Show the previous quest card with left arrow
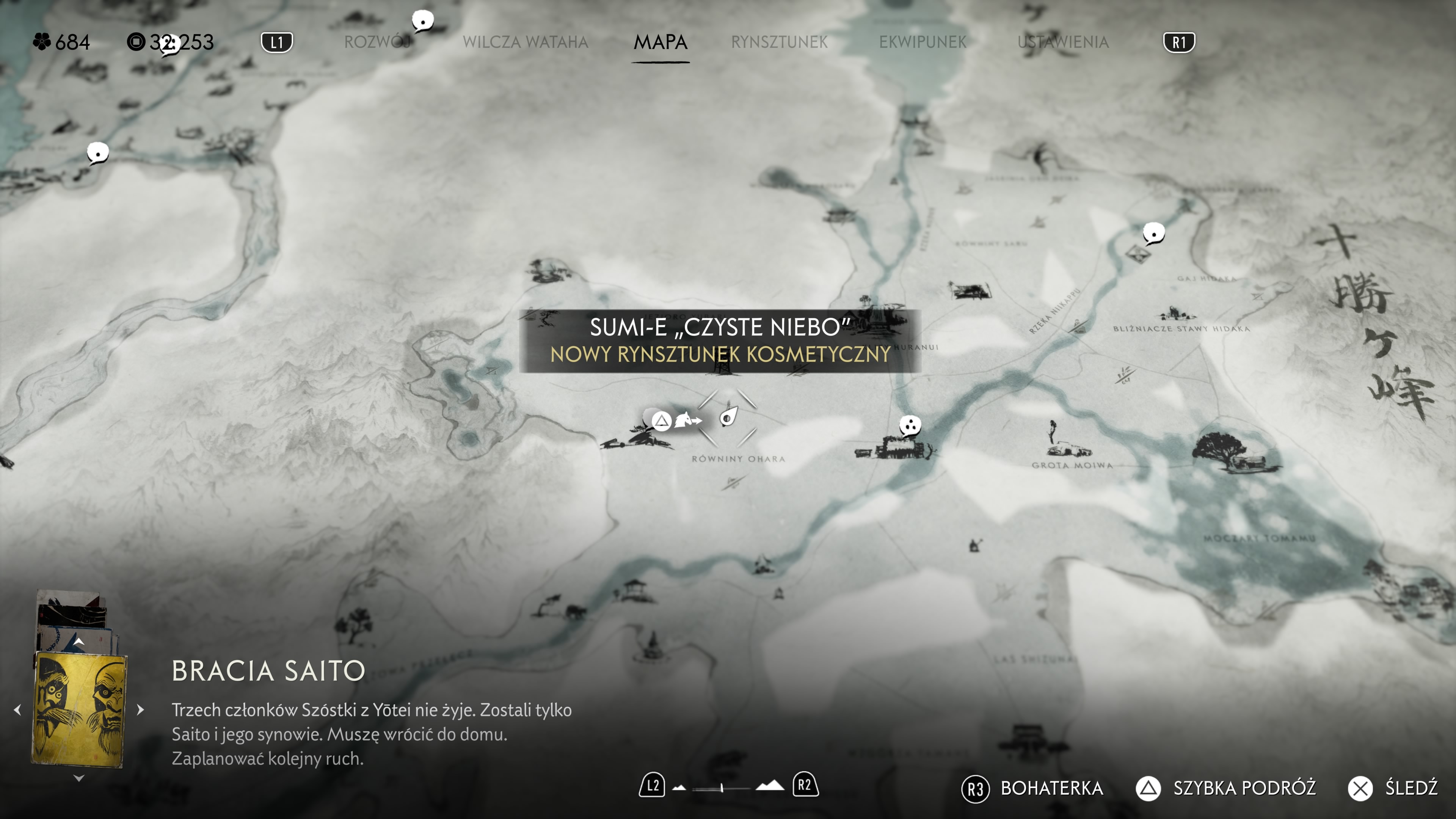 coord(17,709)
